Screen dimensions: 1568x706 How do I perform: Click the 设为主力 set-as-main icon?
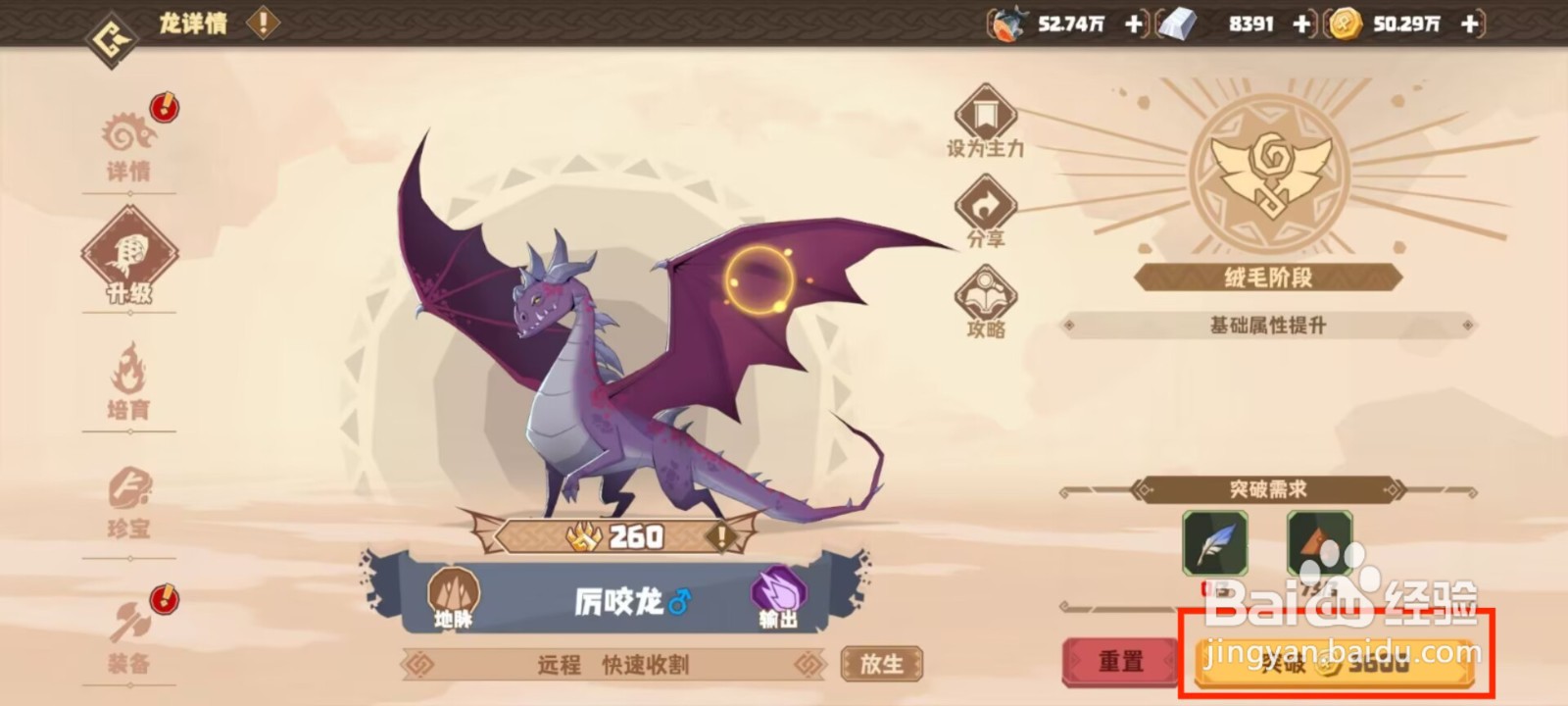tap(985, 118)
